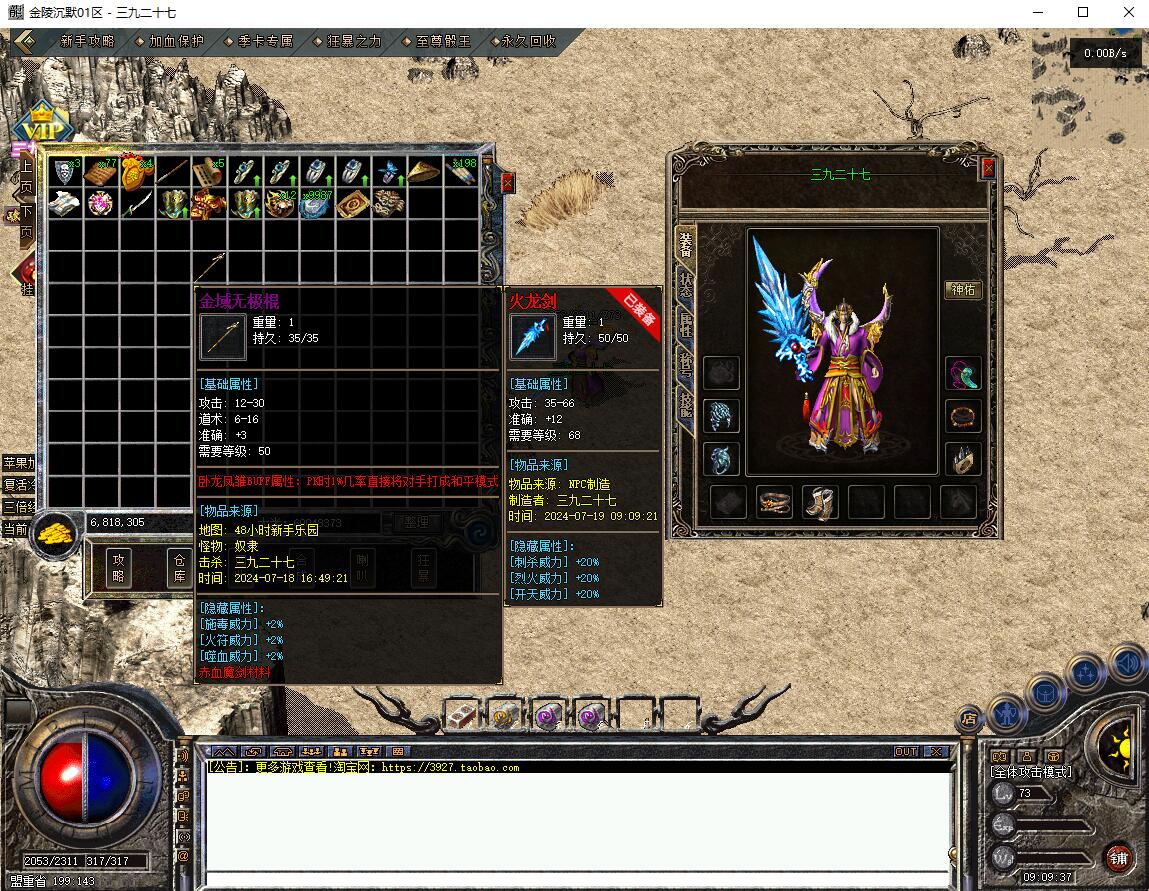Viewport: 1149px width, 891px height.
Task: Open the 新手攻略 beginner guide menu
Action: tap(87, 42)
